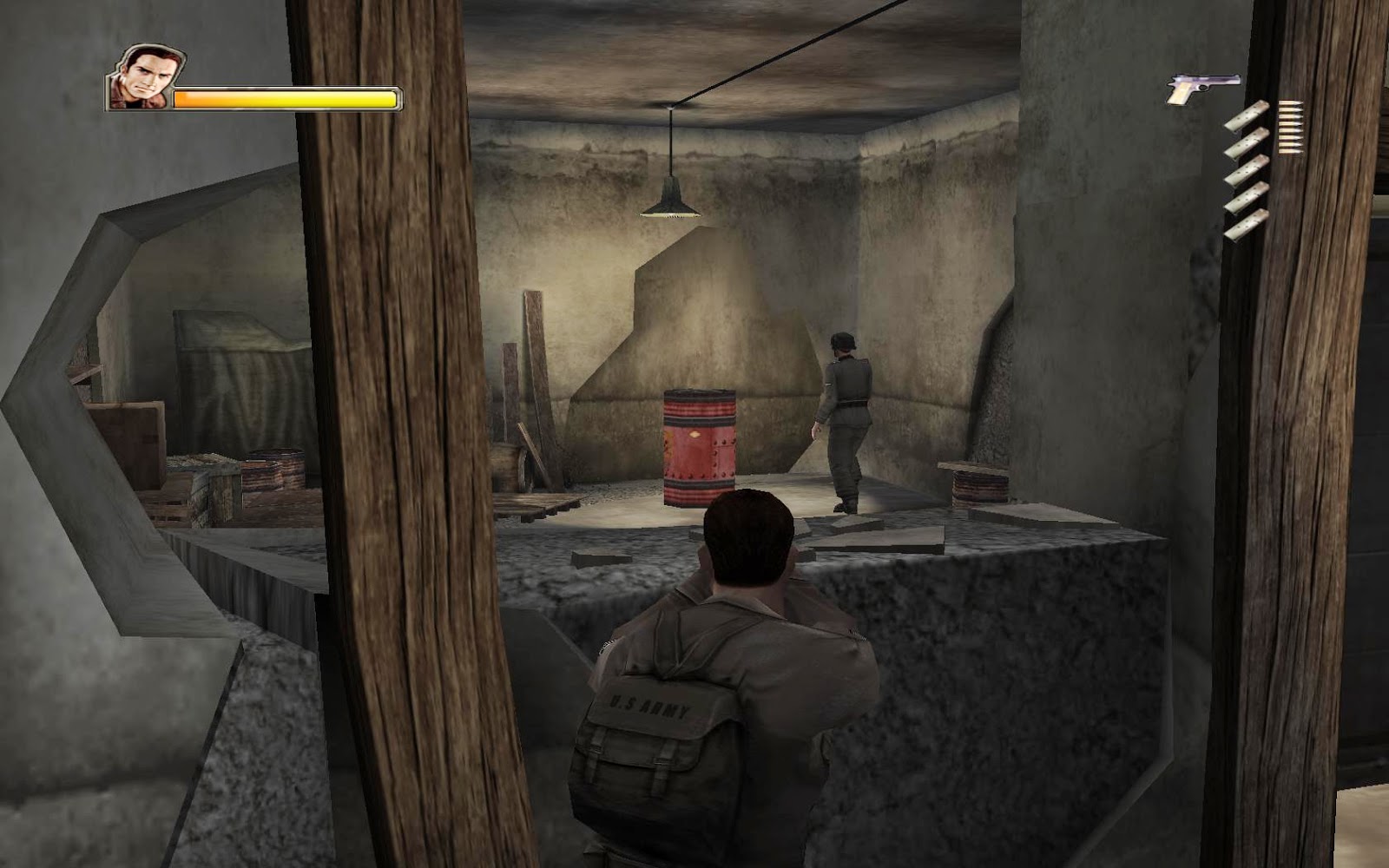Select the equipped pistol weapon icon
Viewport: 1389px width, 868px height.
[x=1201, y=89]
